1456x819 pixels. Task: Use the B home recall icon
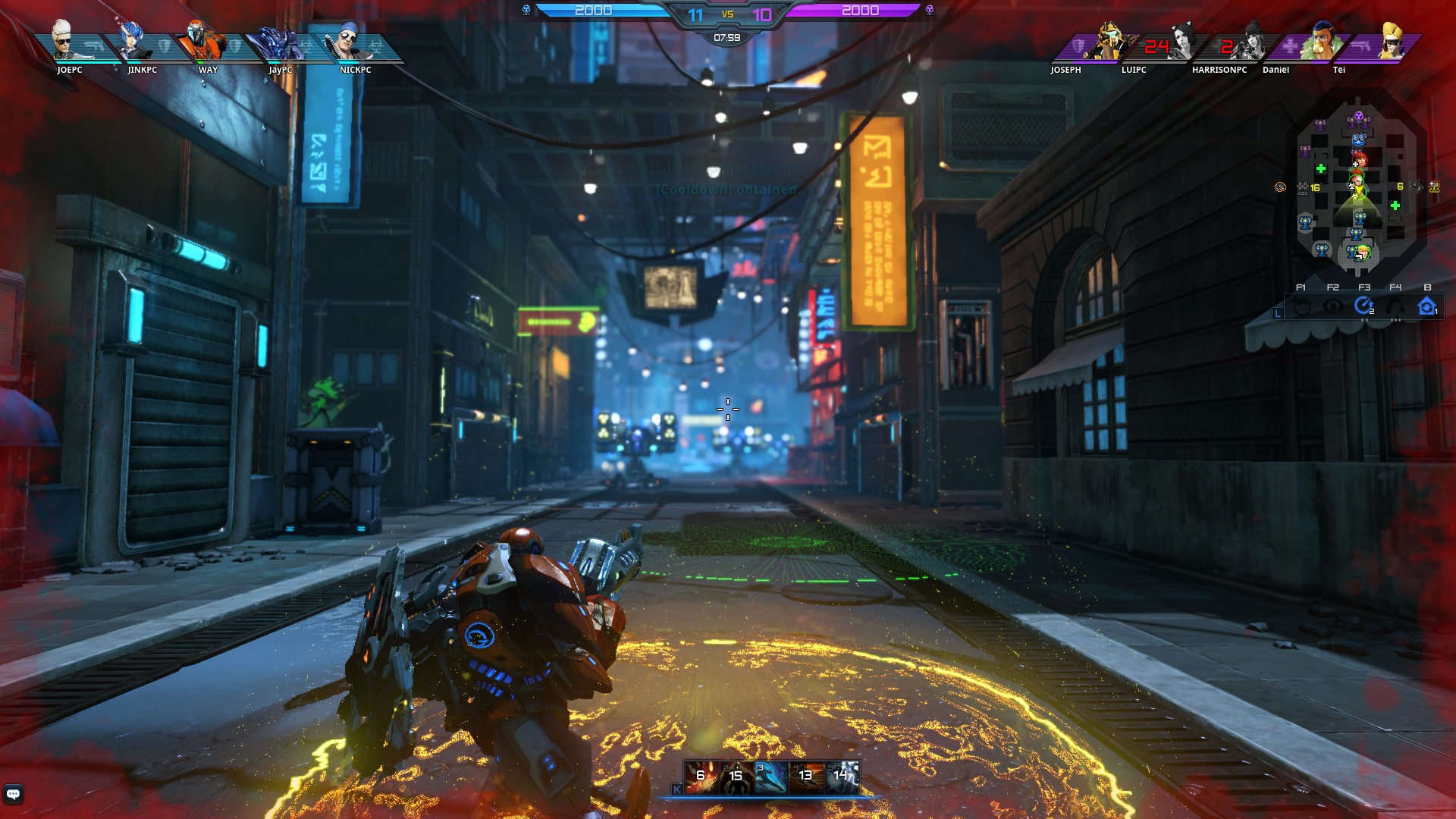1427,305
